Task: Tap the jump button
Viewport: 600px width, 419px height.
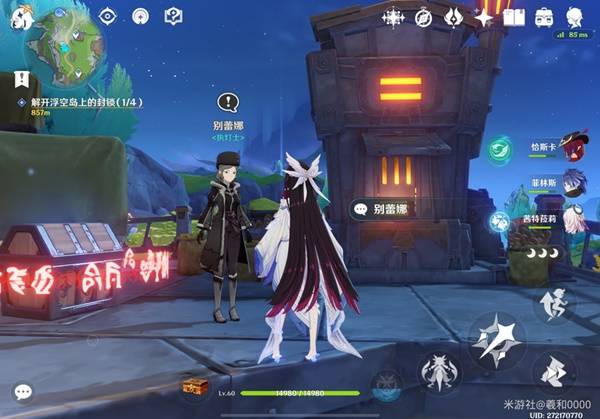Action: coord(553,305)
